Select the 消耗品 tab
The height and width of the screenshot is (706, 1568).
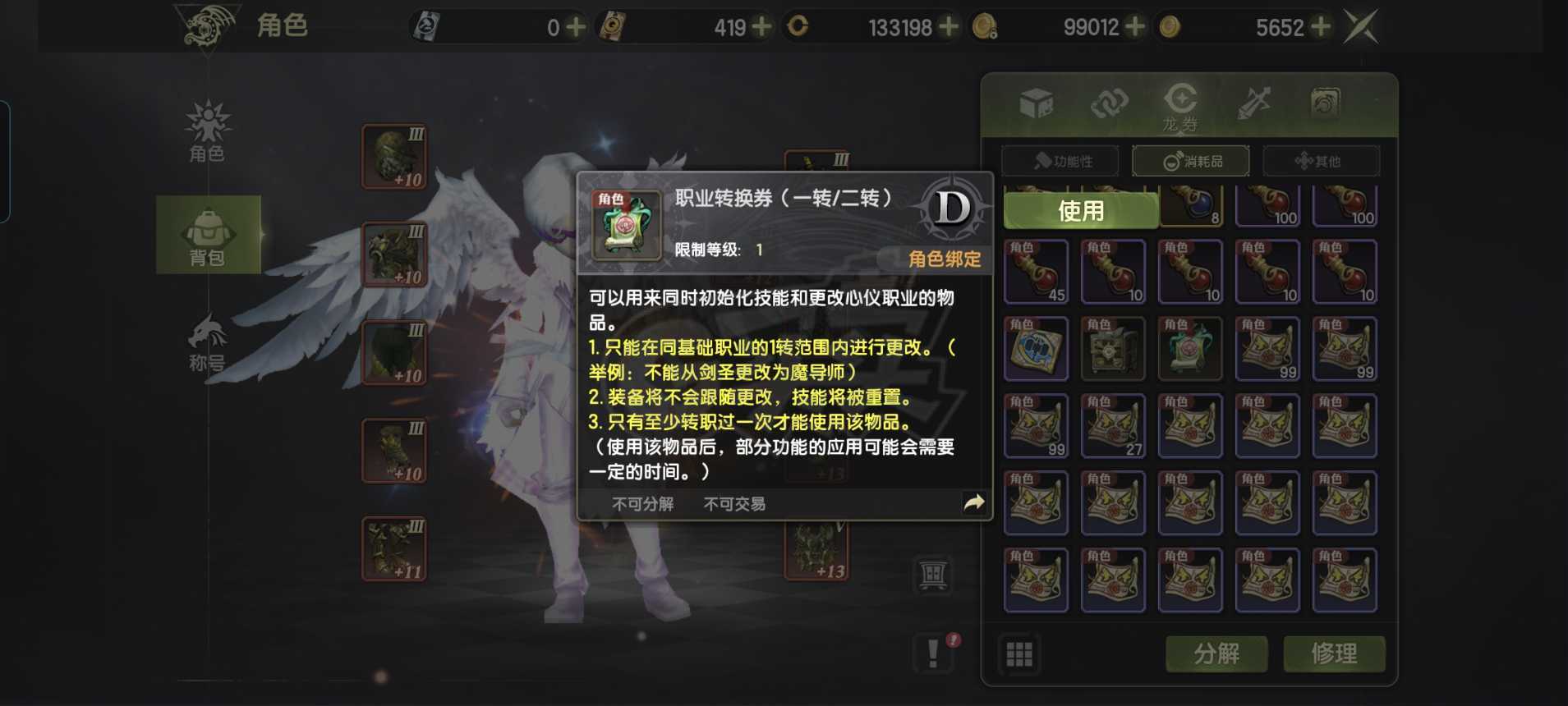click(1193, 161)
